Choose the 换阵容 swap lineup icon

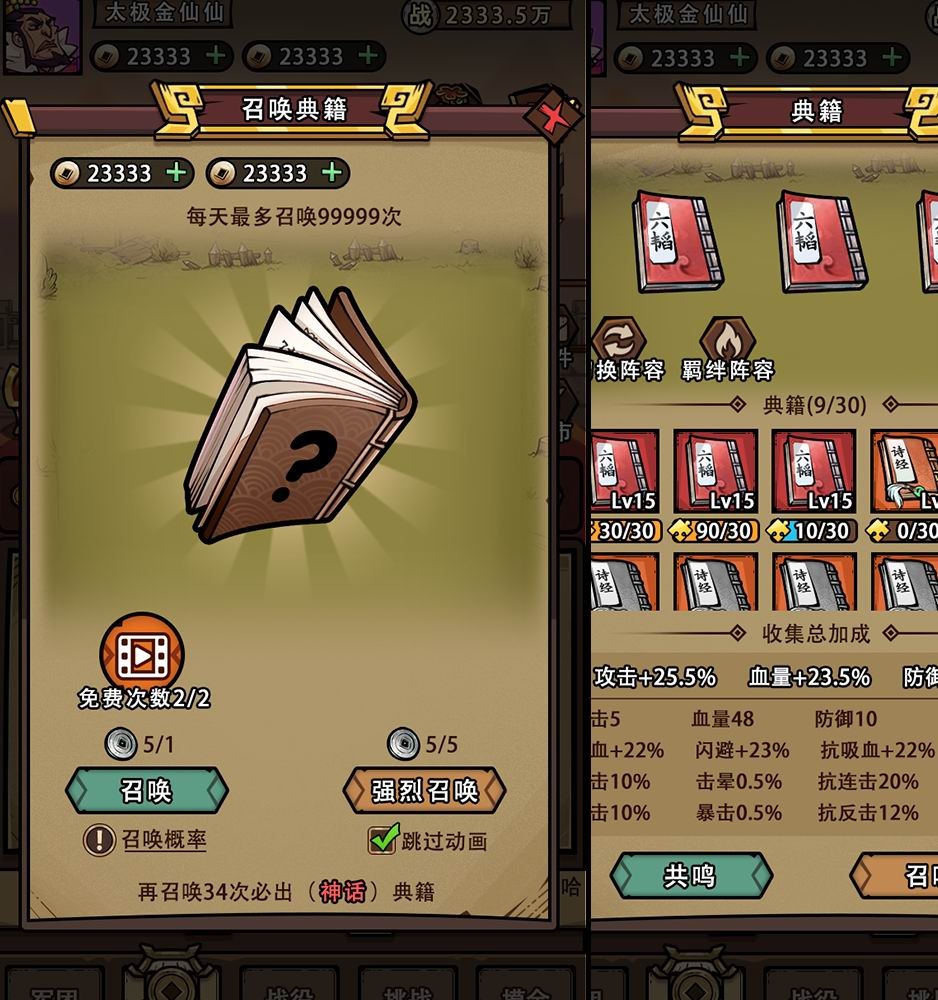pos(620,342)
